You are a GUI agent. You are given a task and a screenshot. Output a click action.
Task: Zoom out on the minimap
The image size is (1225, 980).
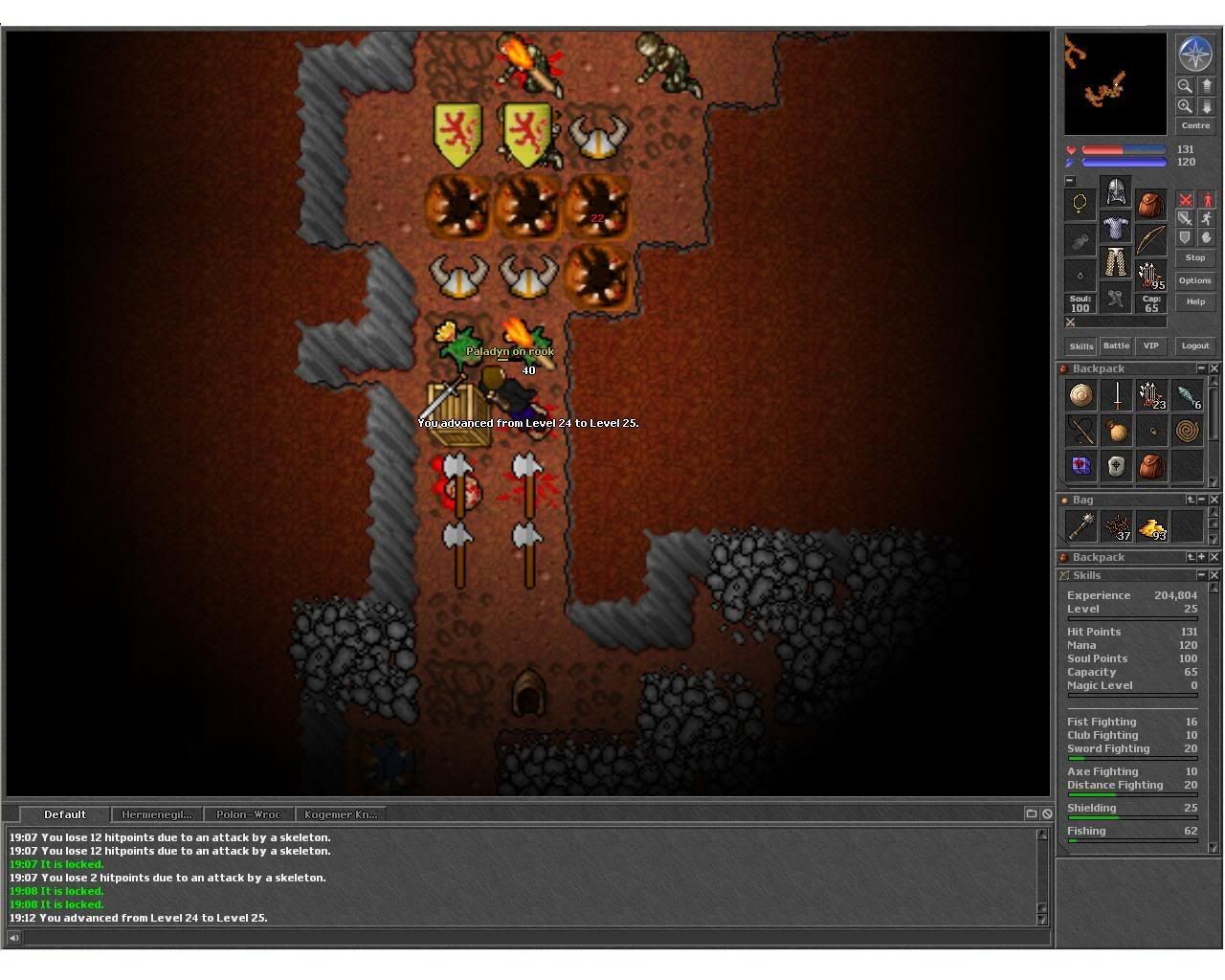[x=1185, y=85]
